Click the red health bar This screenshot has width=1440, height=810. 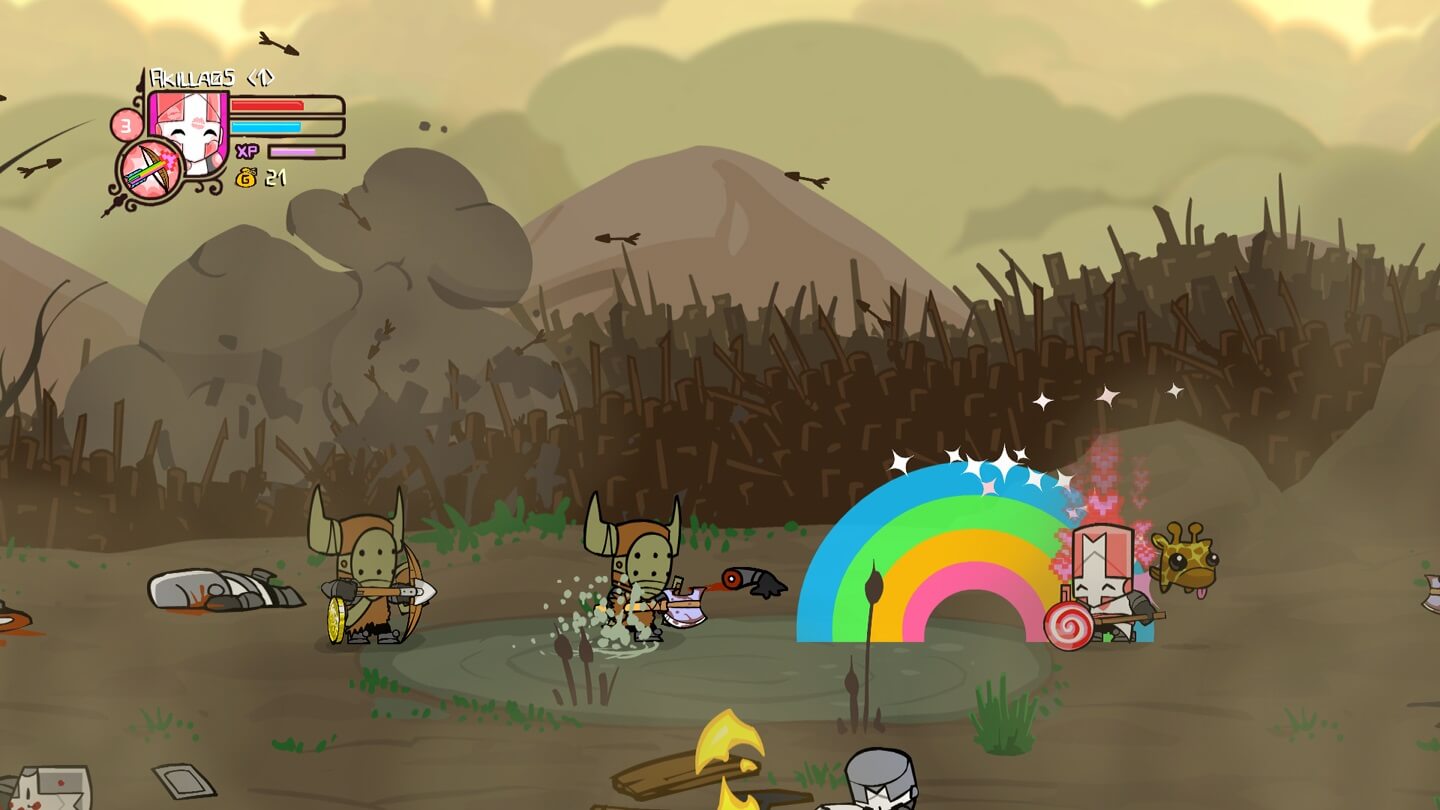274,104
